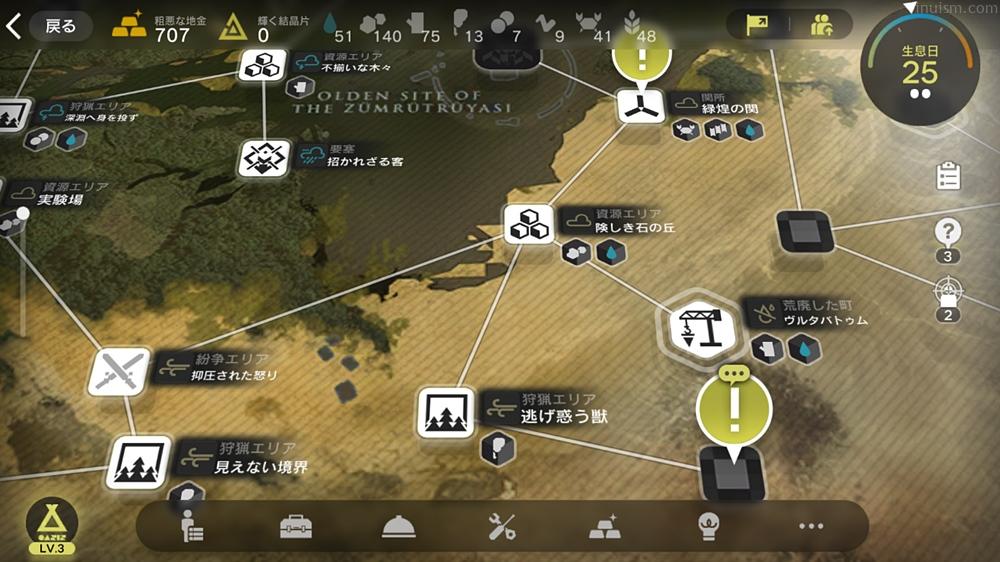
Task: Open the toolbox icon in bottom bar
Action: click(295, 526)
